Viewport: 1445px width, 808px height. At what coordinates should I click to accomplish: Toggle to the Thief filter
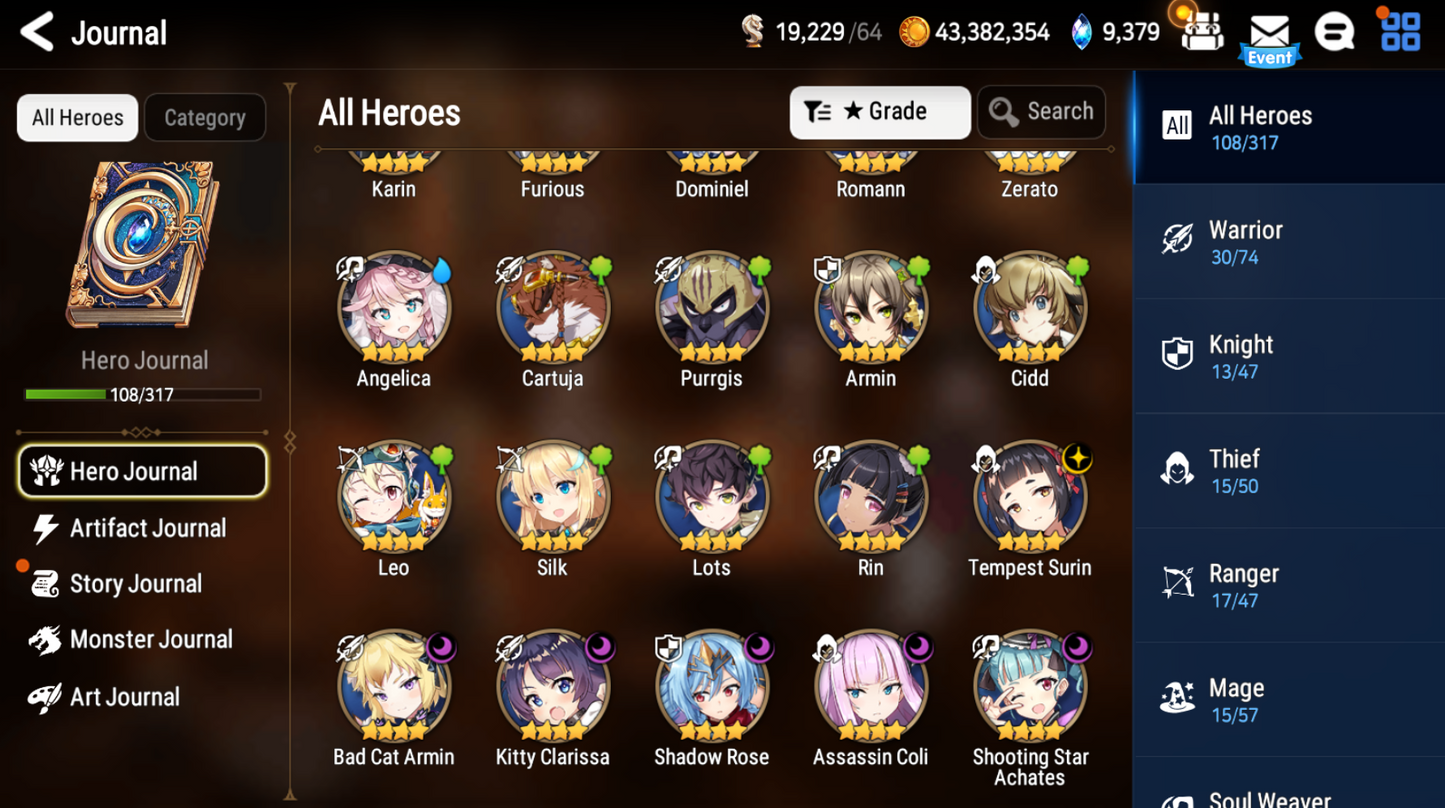click(1288, 470)
